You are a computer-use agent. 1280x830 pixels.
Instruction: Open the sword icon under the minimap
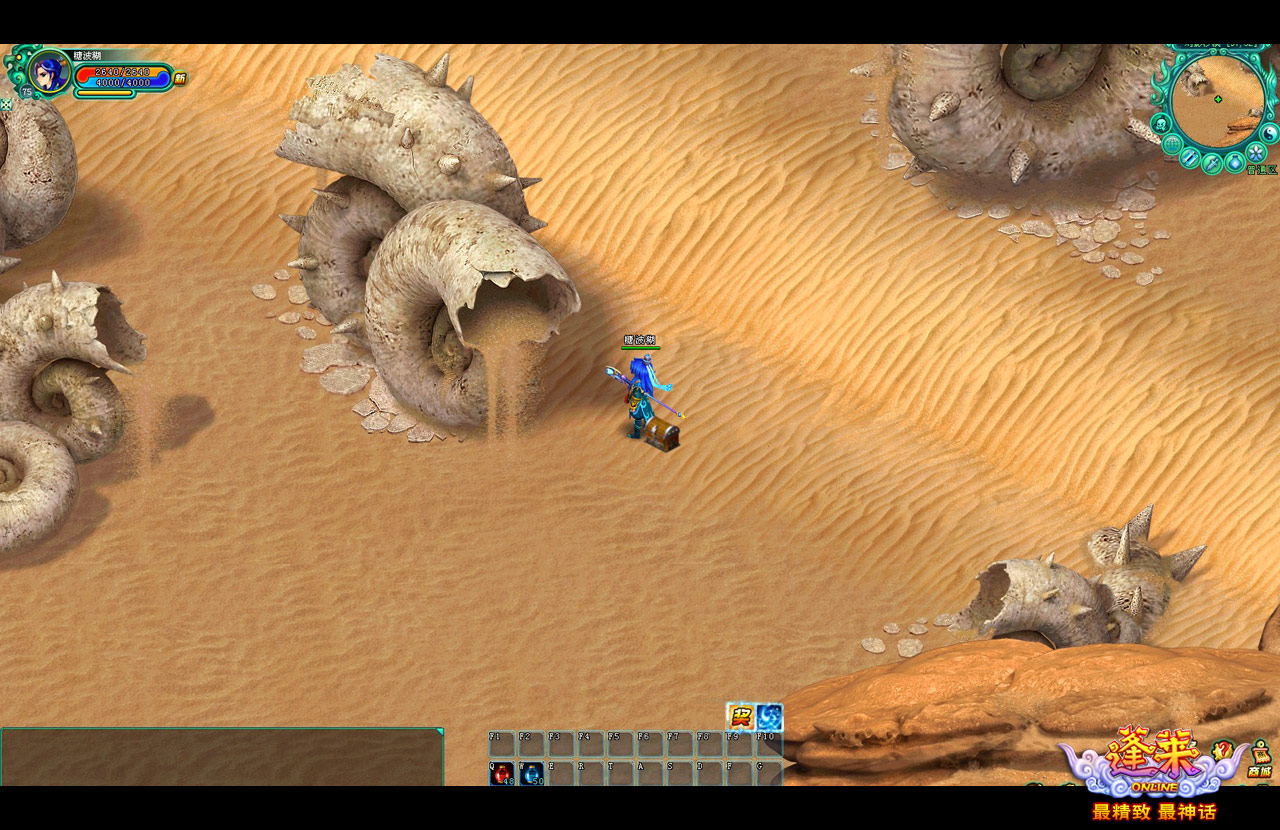click(1211, 164)
